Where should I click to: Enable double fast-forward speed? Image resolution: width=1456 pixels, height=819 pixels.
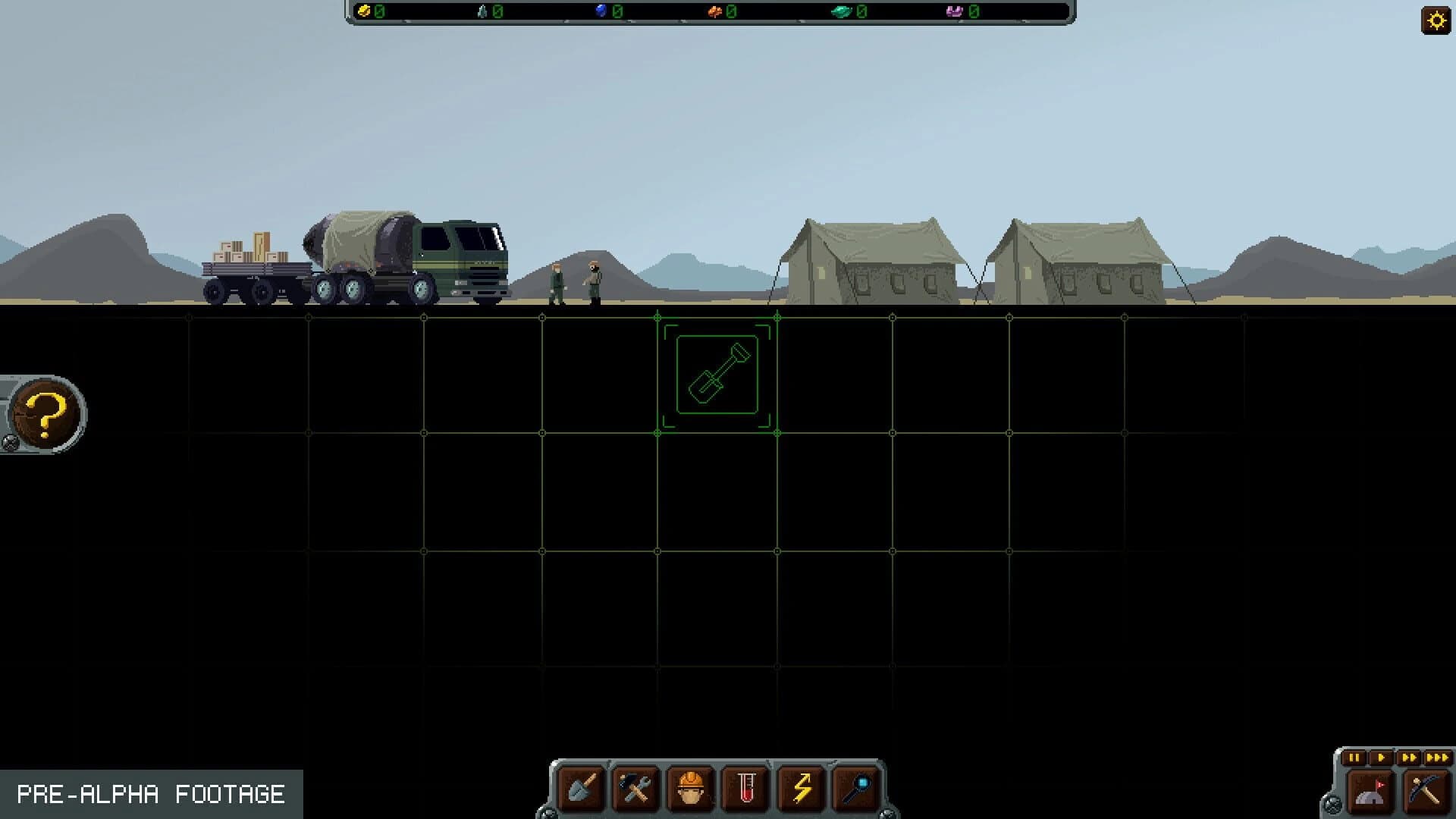coord(1409,758)
